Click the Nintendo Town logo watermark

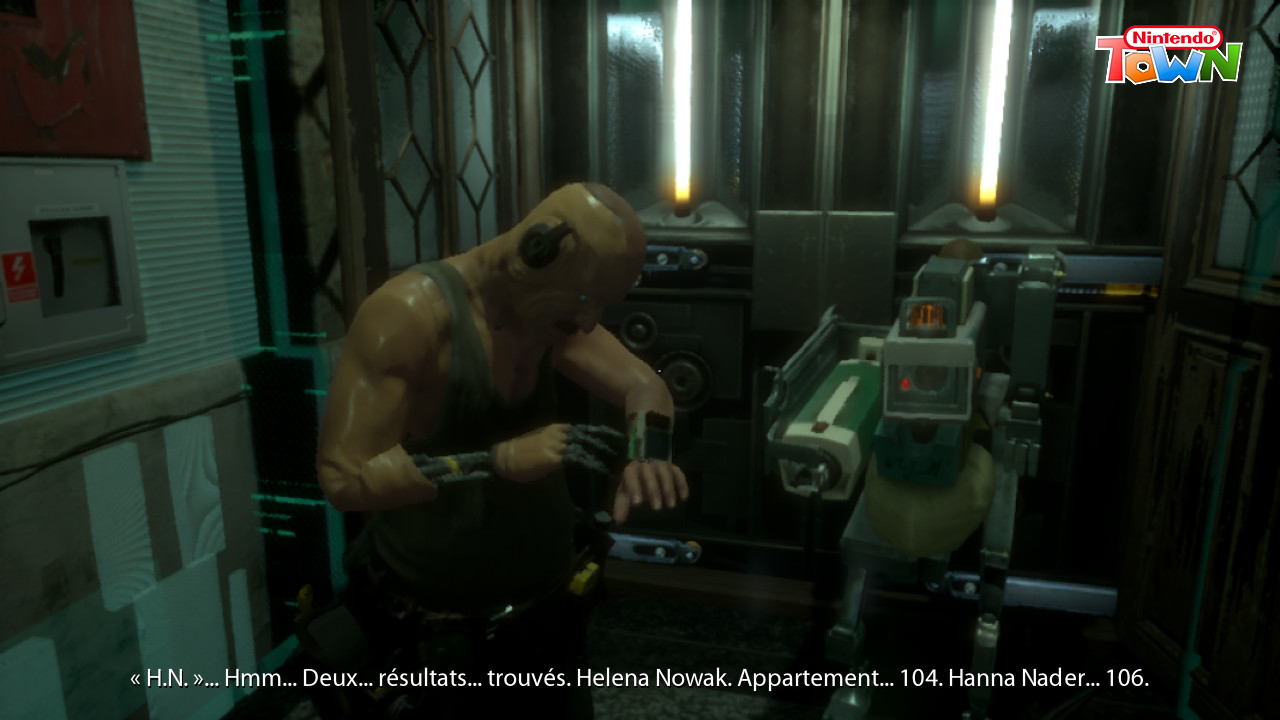(1168, 56)
